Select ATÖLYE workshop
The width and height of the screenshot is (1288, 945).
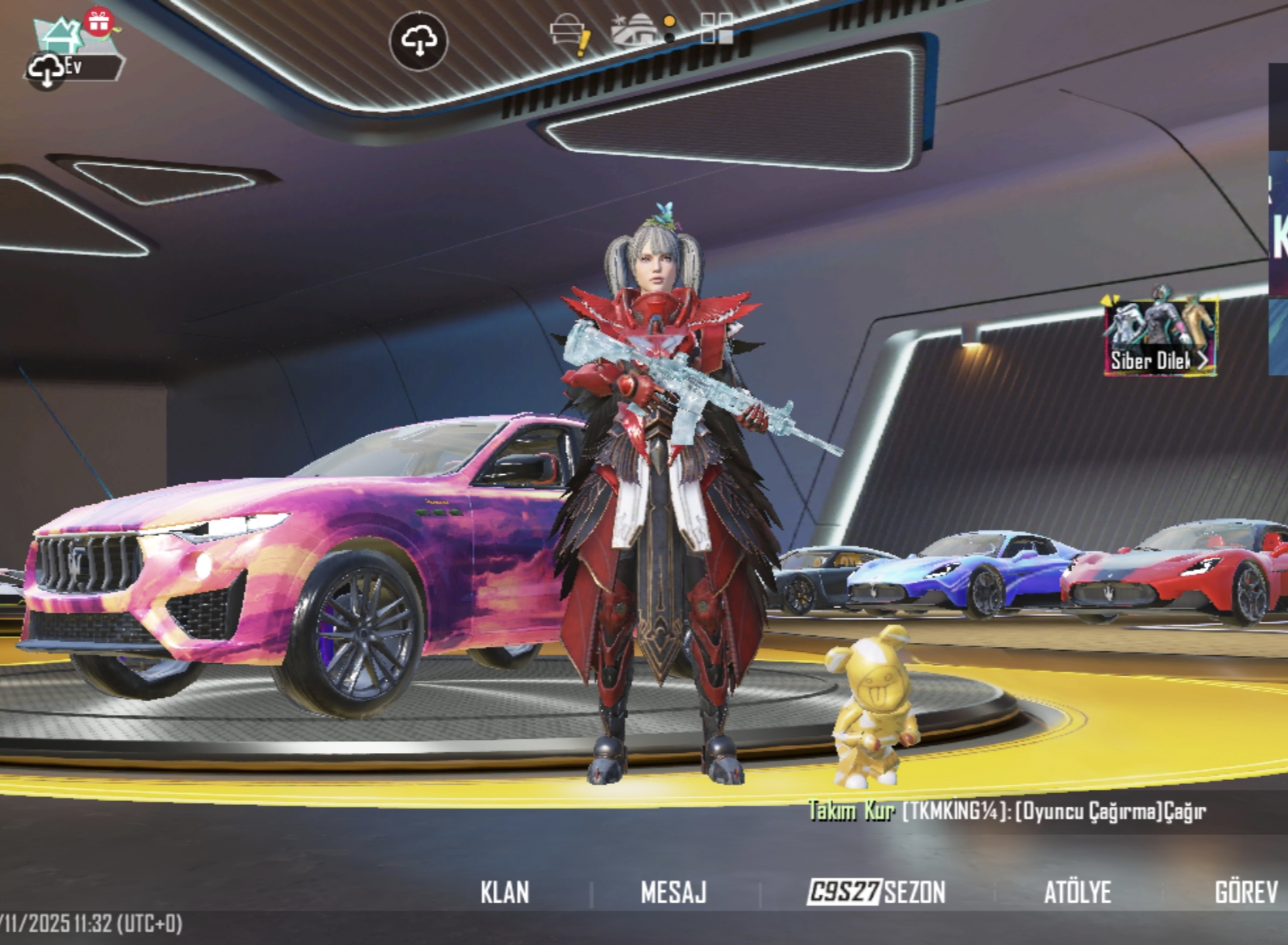(1077, 892)
